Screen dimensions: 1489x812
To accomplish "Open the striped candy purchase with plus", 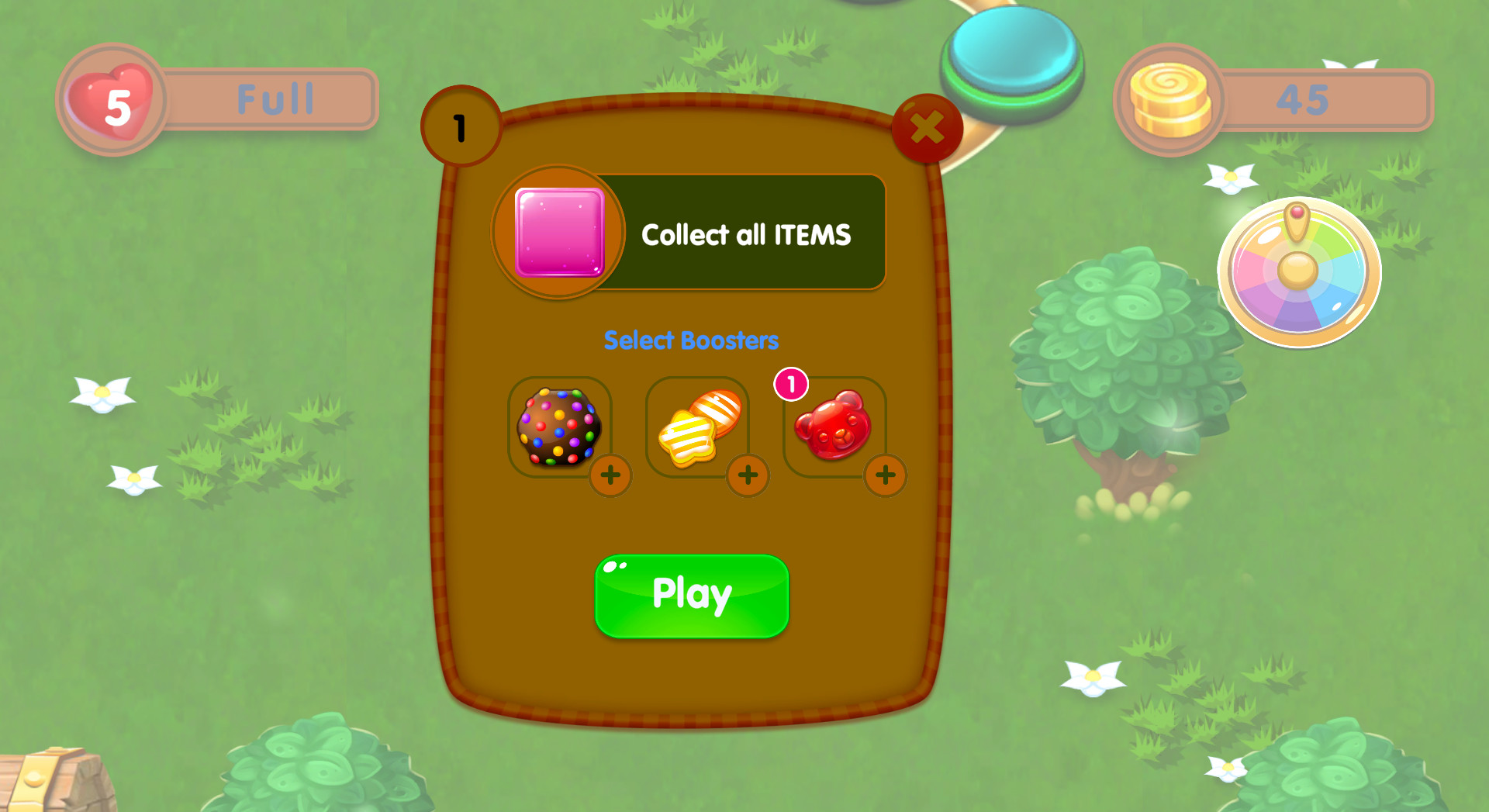I will point(748,476).
